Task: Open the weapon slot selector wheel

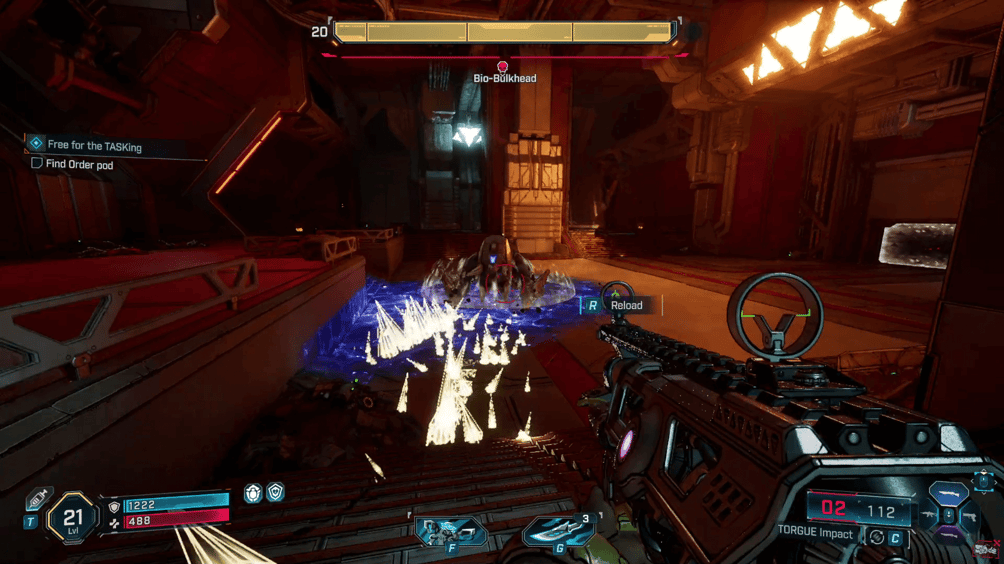Action: [x=948, y=512]
